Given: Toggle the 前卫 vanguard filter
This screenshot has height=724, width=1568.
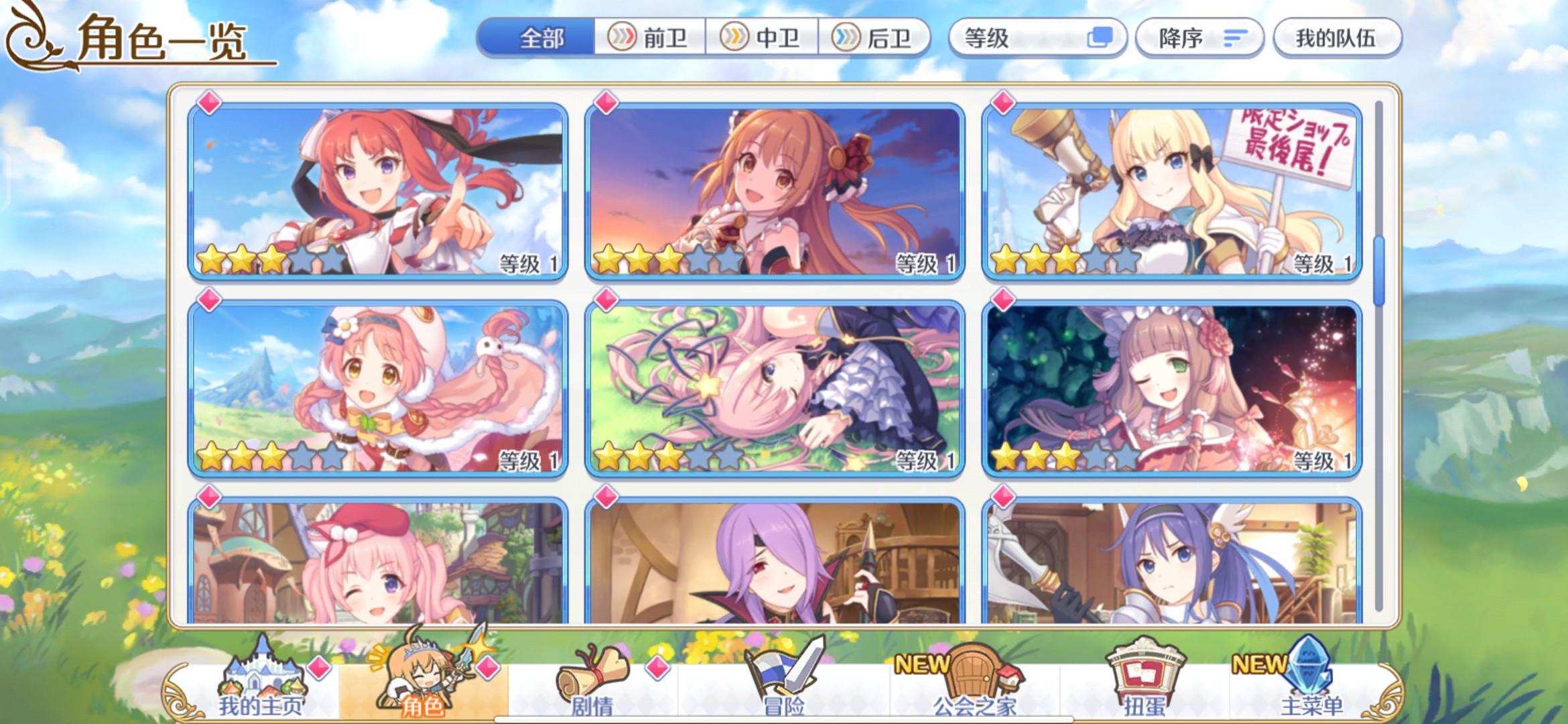Looking at the screenshot, I should pos(649,38).
